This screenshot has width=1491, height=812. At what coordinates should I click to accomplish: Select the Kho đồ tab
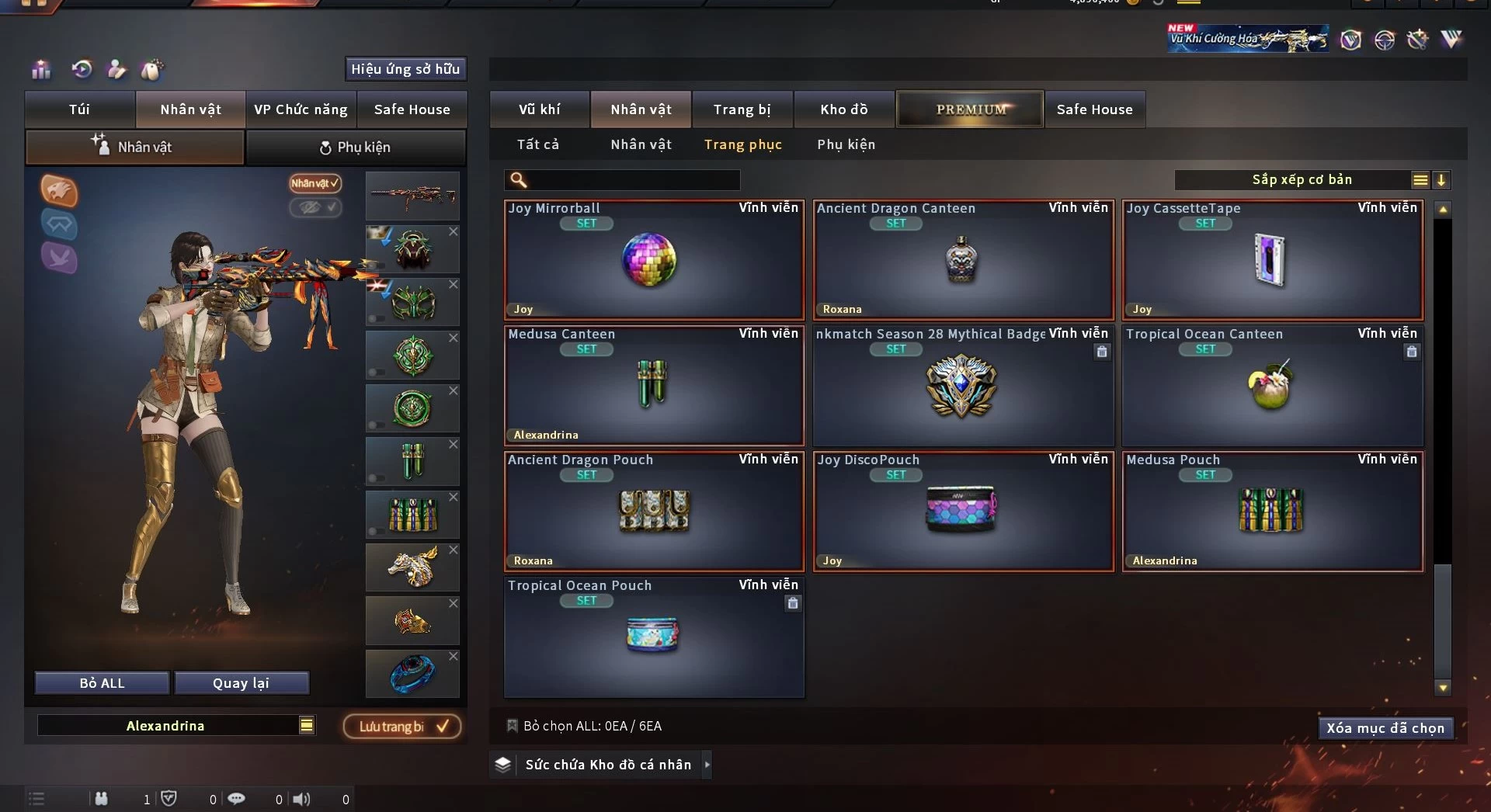[x=844, y=109]
